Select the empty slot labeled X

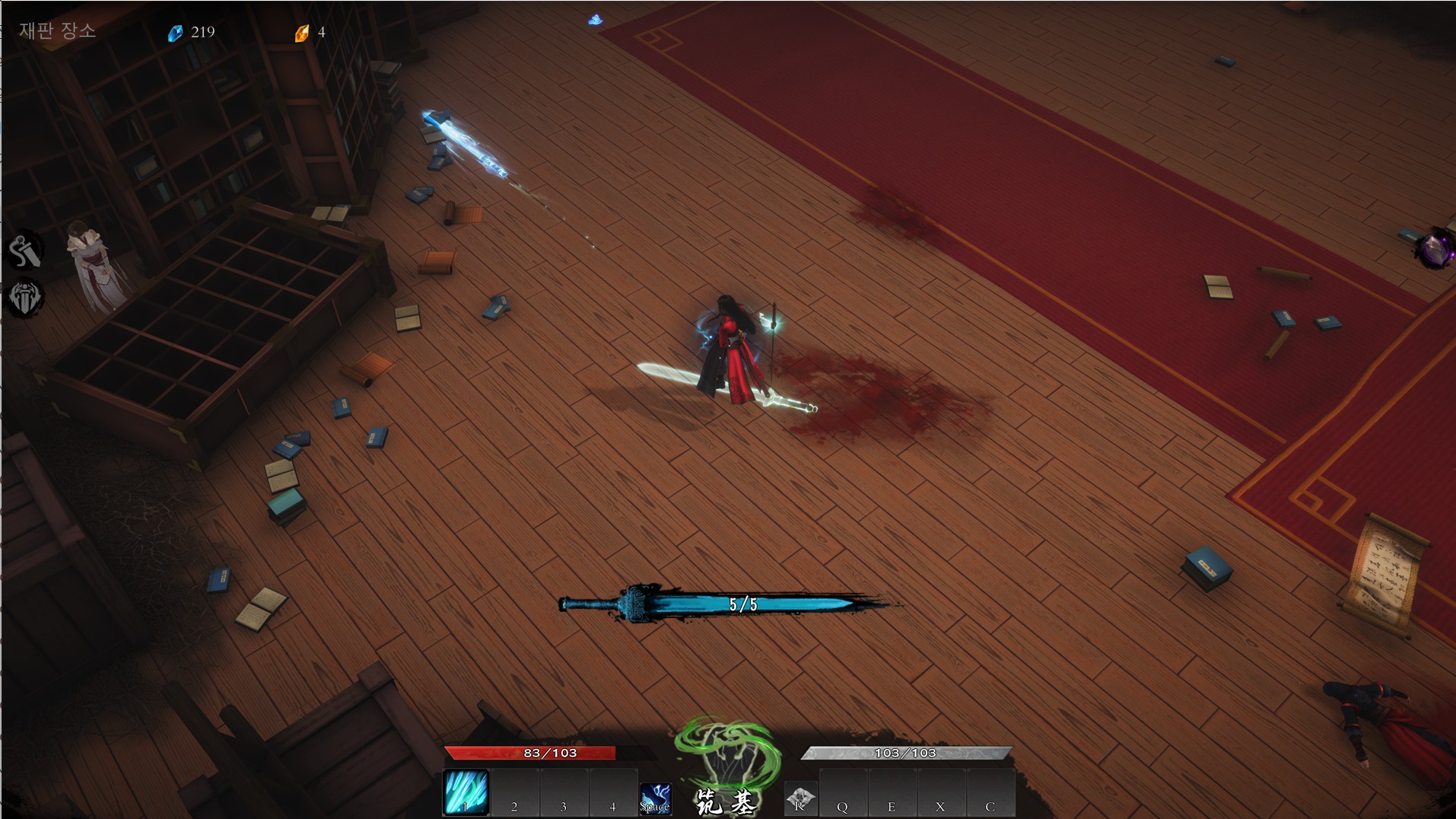pos(941,794)
